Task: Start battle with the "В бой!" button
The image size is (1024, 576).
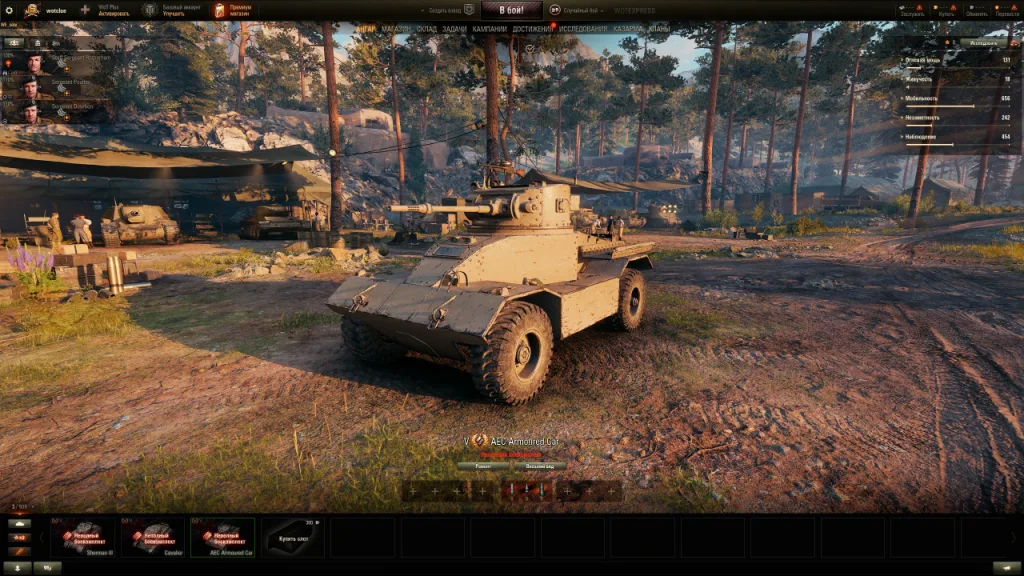Action: pos(510,10)
